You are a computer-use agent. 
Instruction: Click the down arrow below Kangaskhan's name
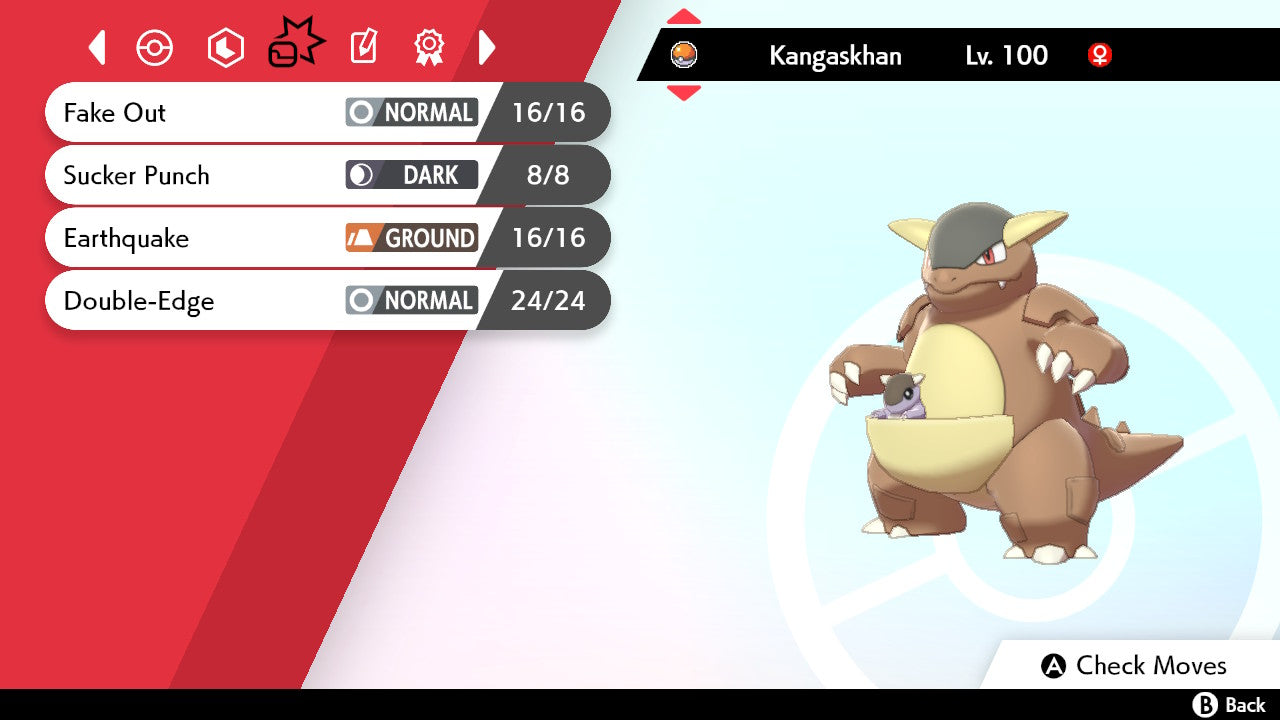(684, 93)
